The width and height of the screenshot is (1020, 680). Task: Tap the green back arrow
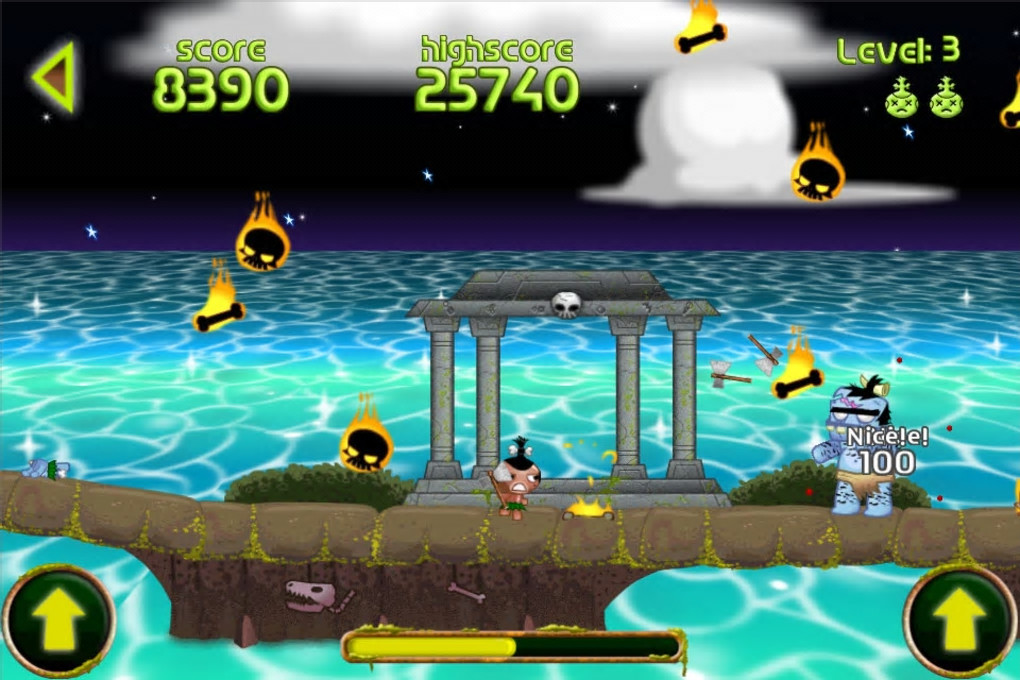55,77
